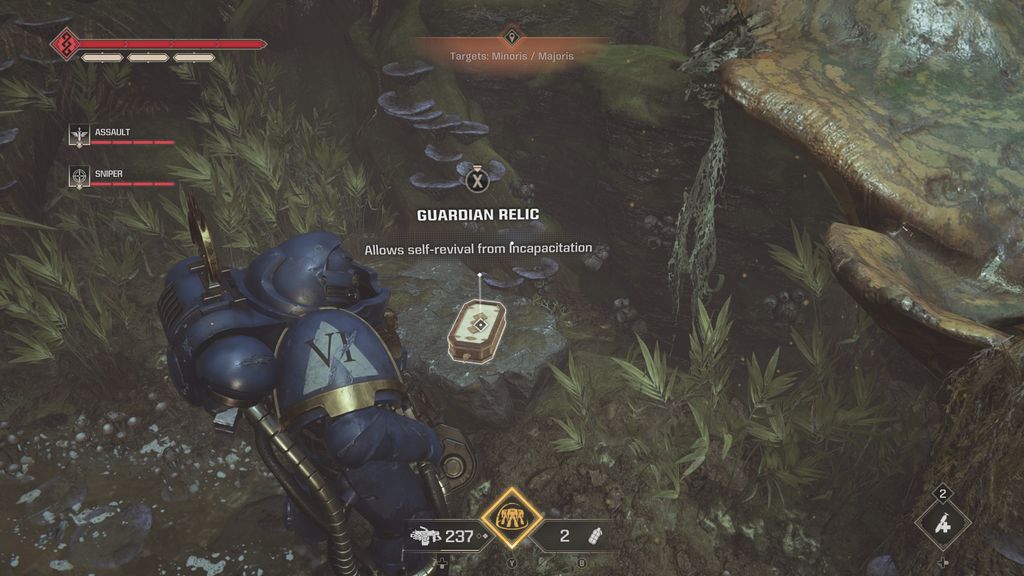
Task: Use the medicae stim diamond icon
Action: coord(942,522)
